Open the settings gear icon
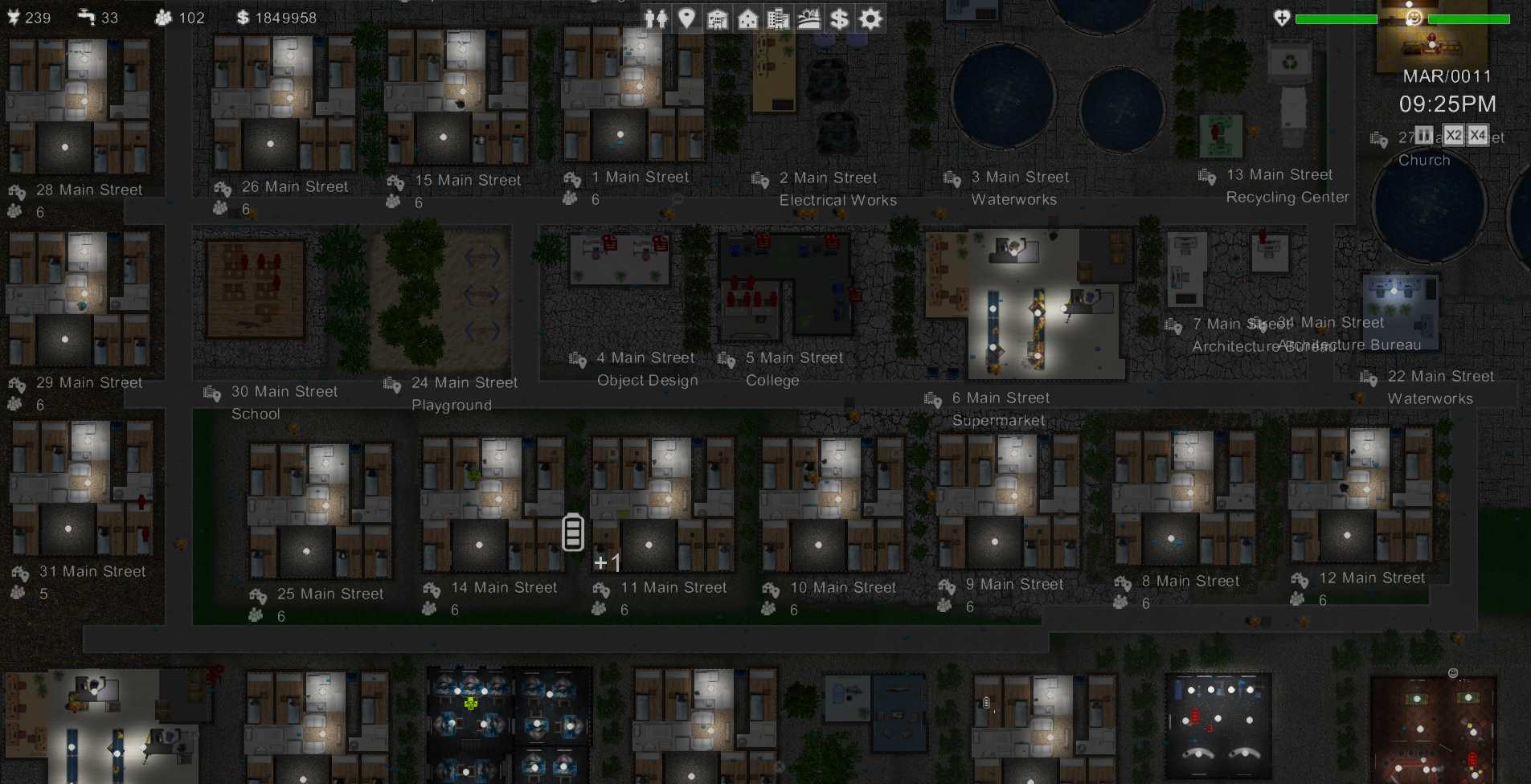The height and width of the screenshot is (784, 1531). click(870, 18)
